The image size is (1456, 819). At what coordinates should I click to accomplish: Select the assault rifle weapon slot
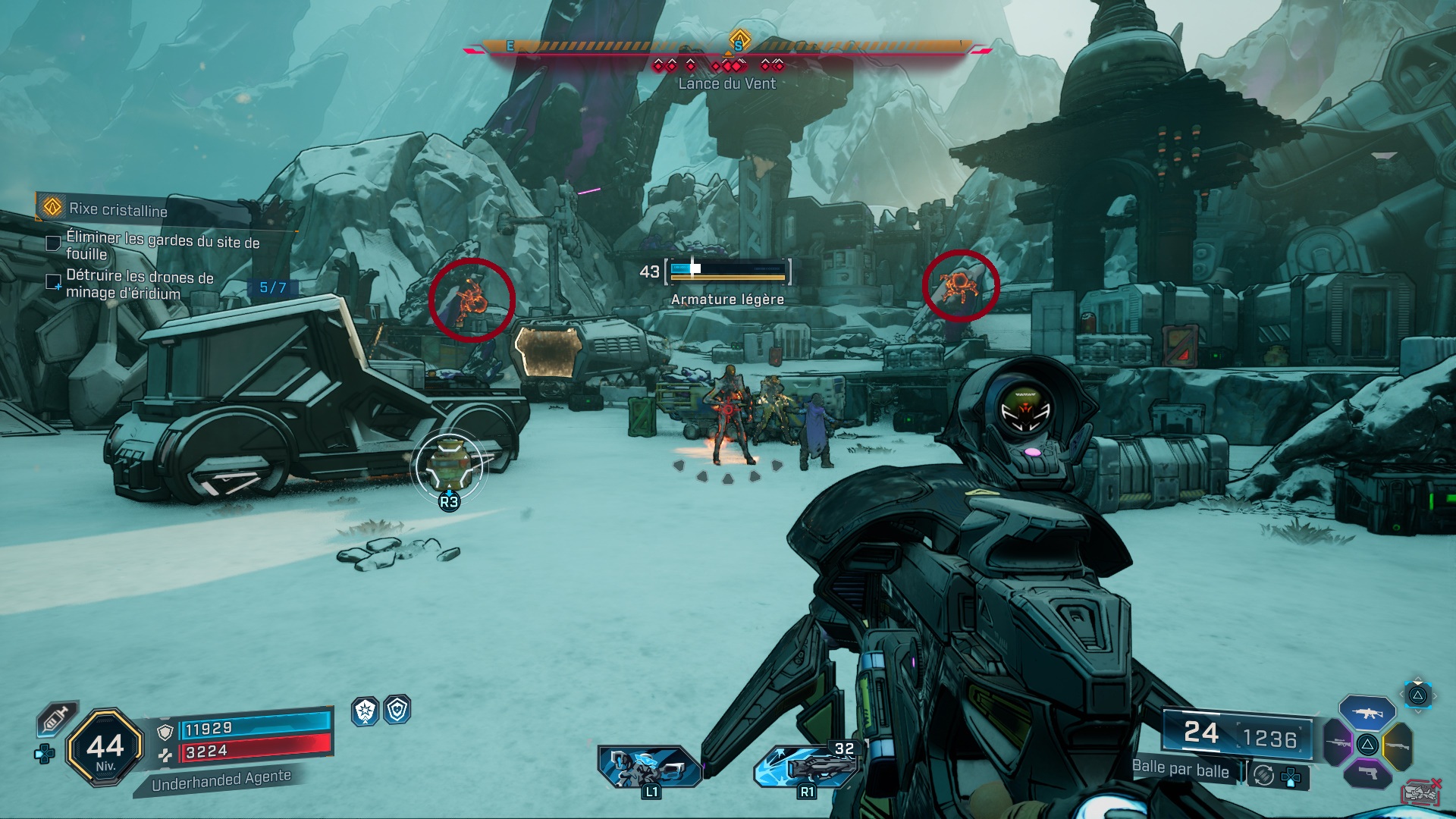click(x=1367, y=713)
